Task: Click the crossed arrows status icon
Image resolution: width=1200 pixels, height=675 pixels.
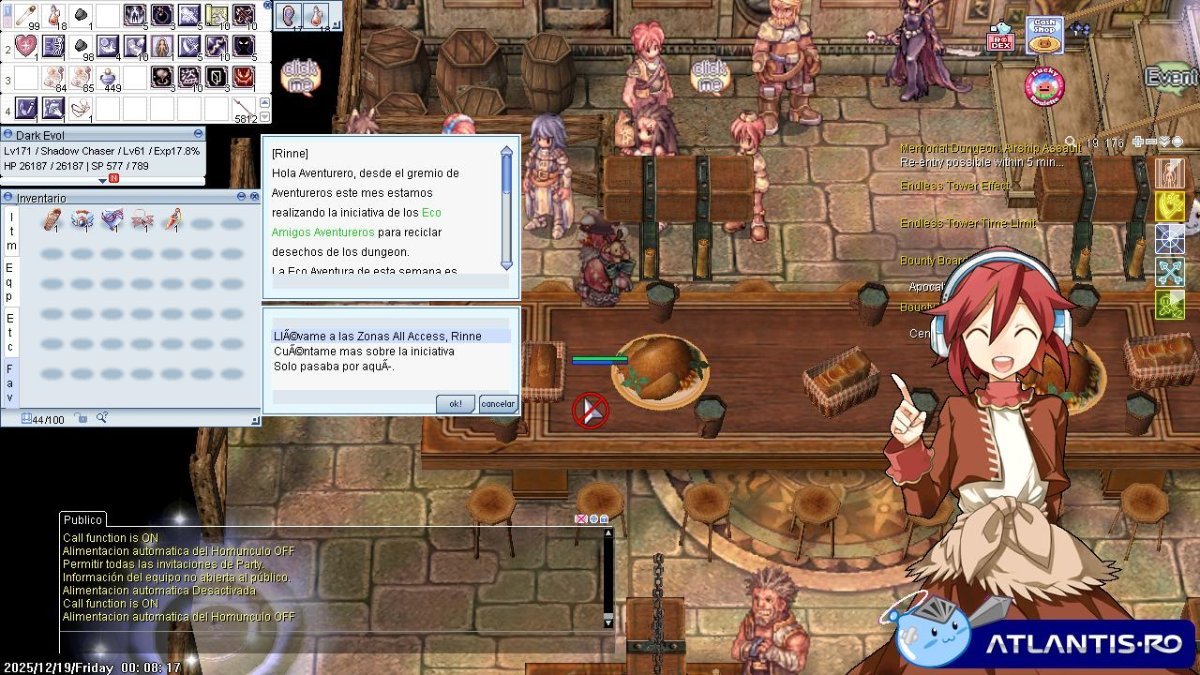Action: pos(1170,272)
